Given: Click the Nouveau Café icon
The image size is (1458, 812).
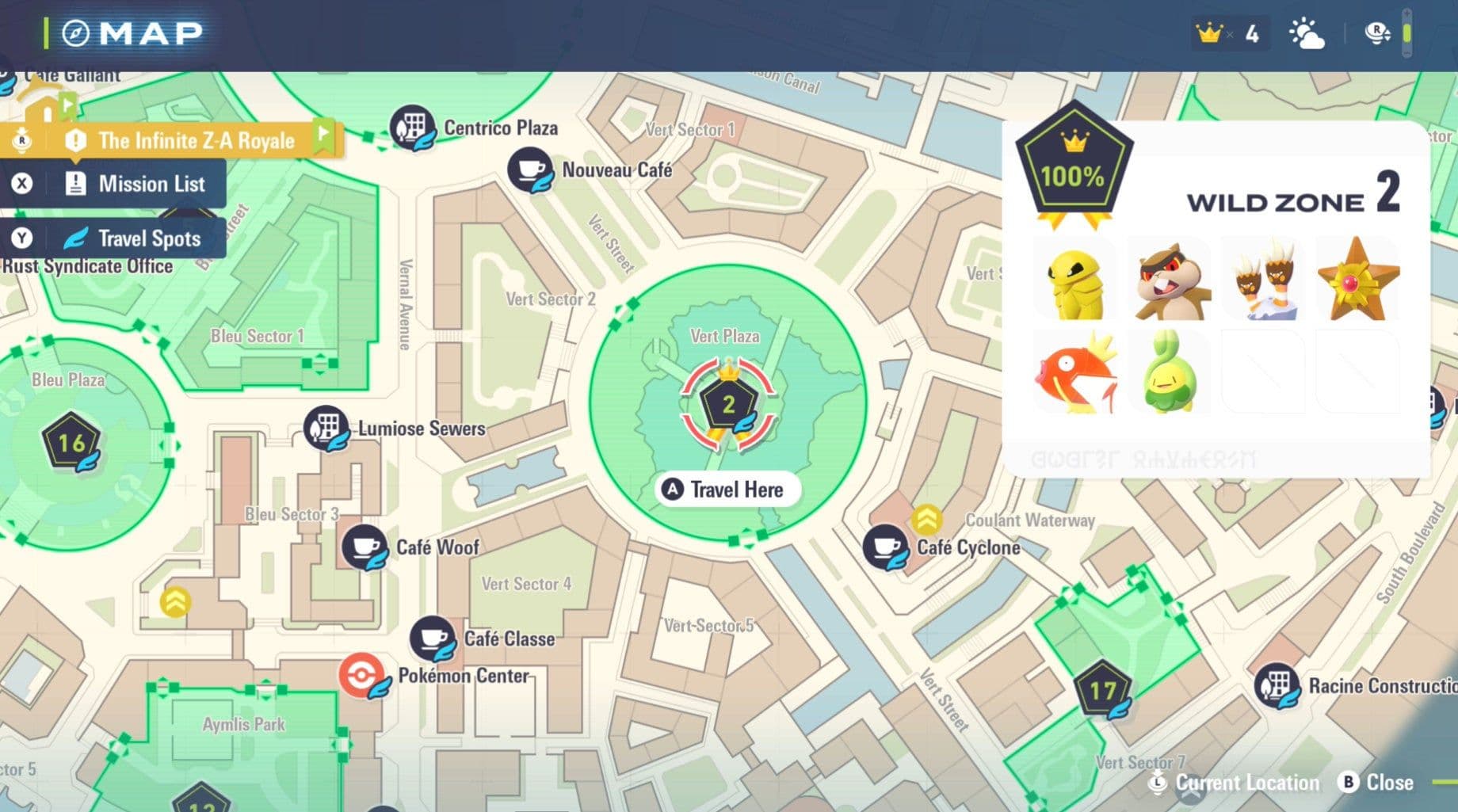Looking at the screenshot, I should click(529, 169).
